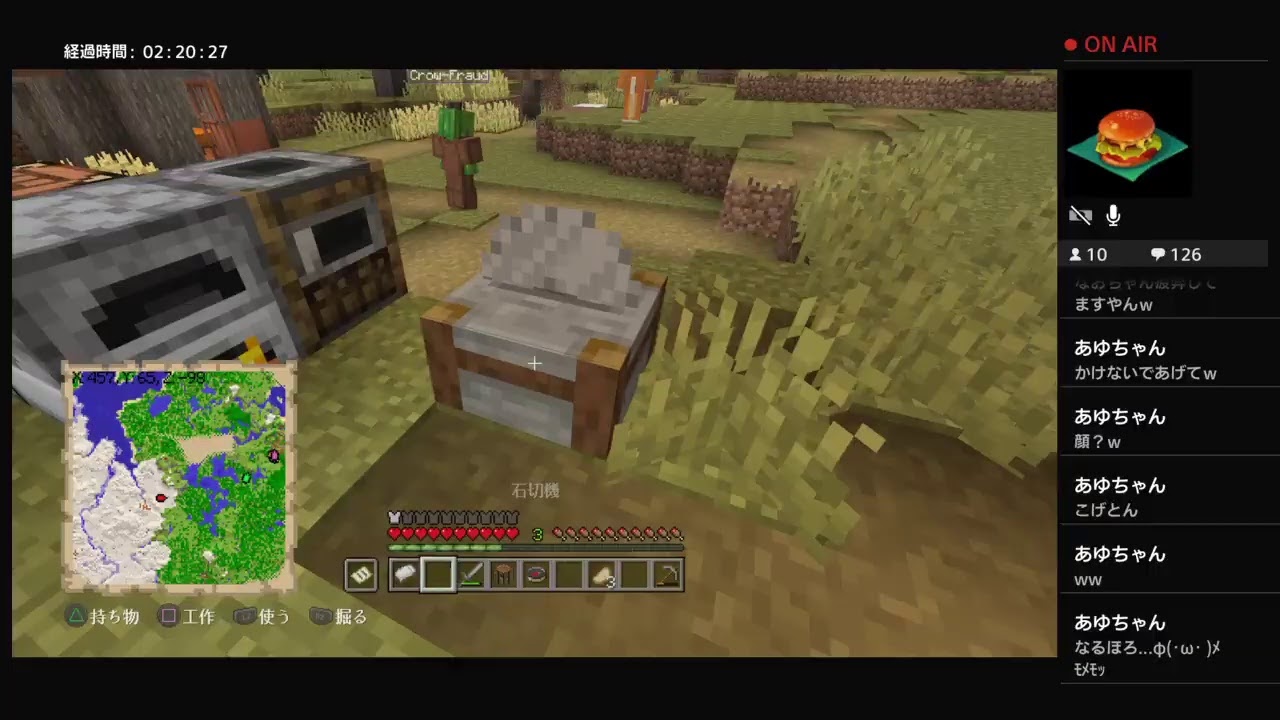Click the viewer count person icon
This screenshot has height=720, width=1280.
coord(1077,254)
